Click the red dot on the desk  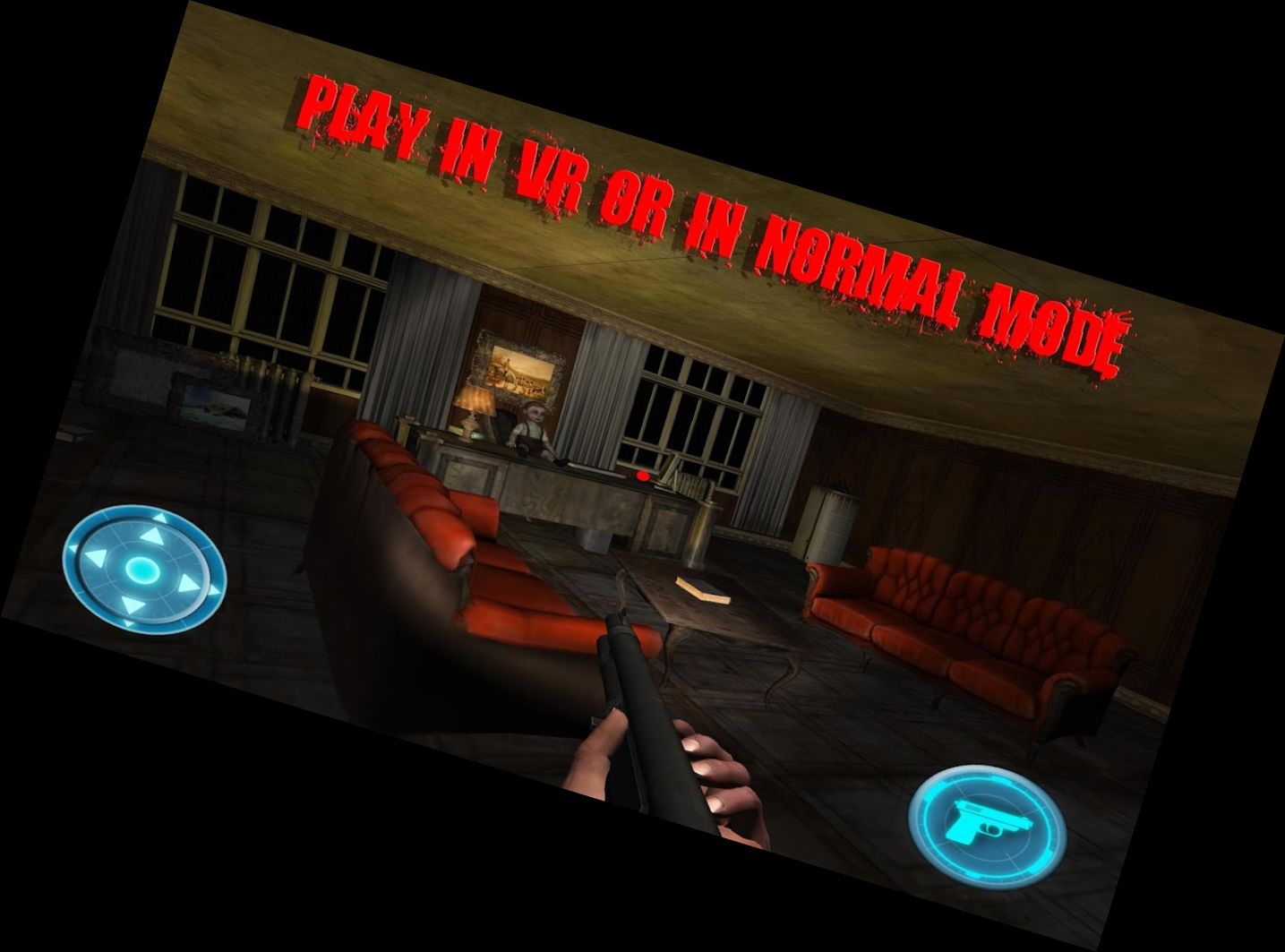click(641, 476)
